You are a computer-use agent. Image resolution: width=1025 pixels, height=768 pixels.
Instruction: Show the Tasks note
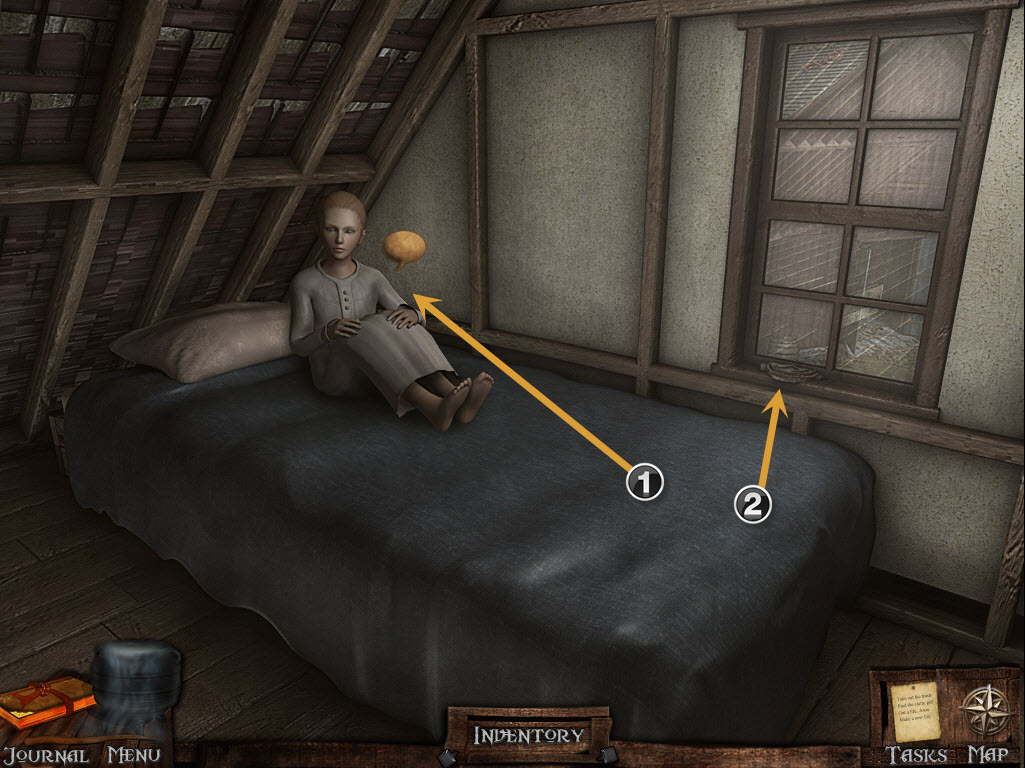point(914,711)
